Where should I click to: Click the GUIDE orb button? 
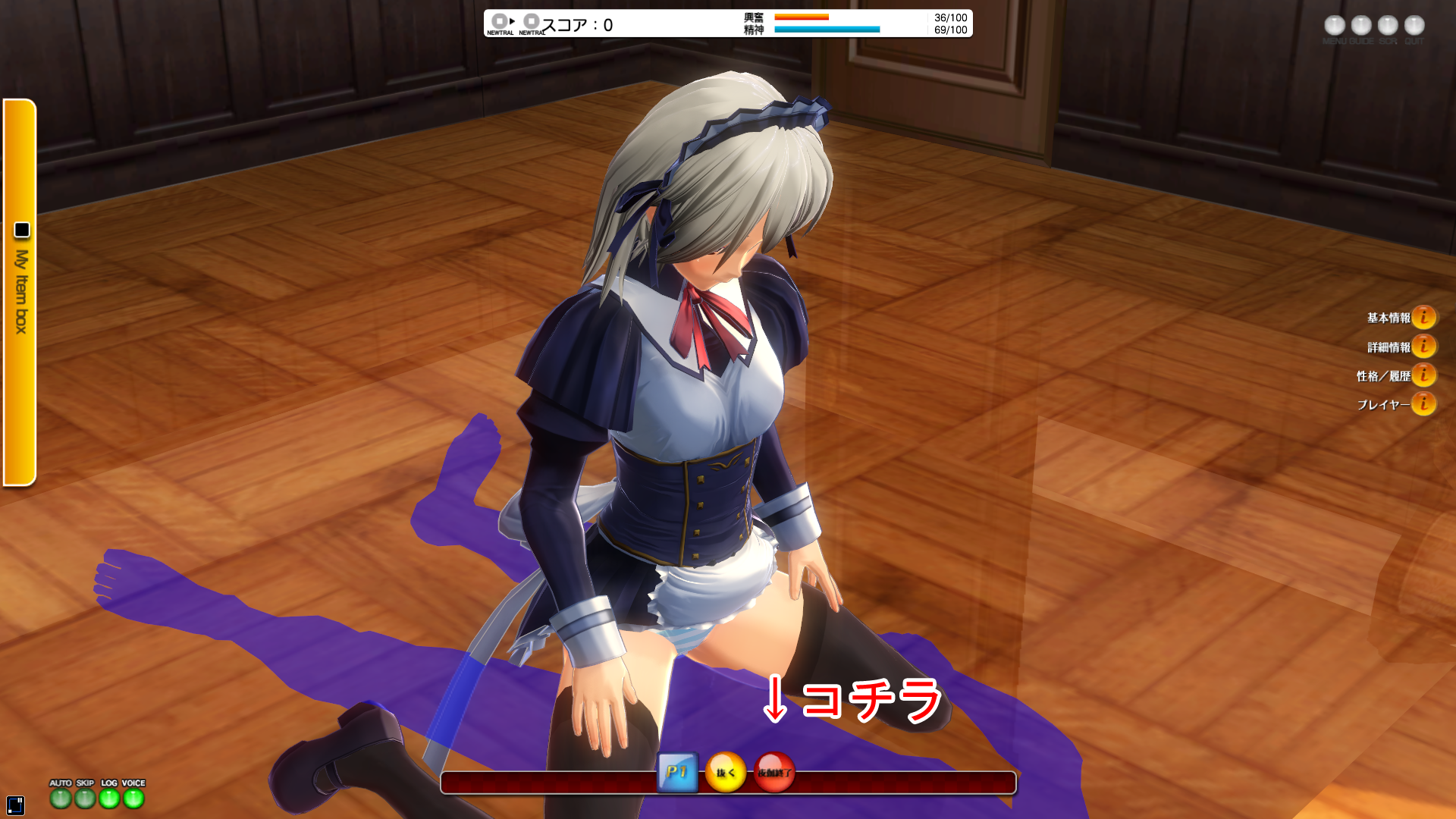tap(1361, 26)
